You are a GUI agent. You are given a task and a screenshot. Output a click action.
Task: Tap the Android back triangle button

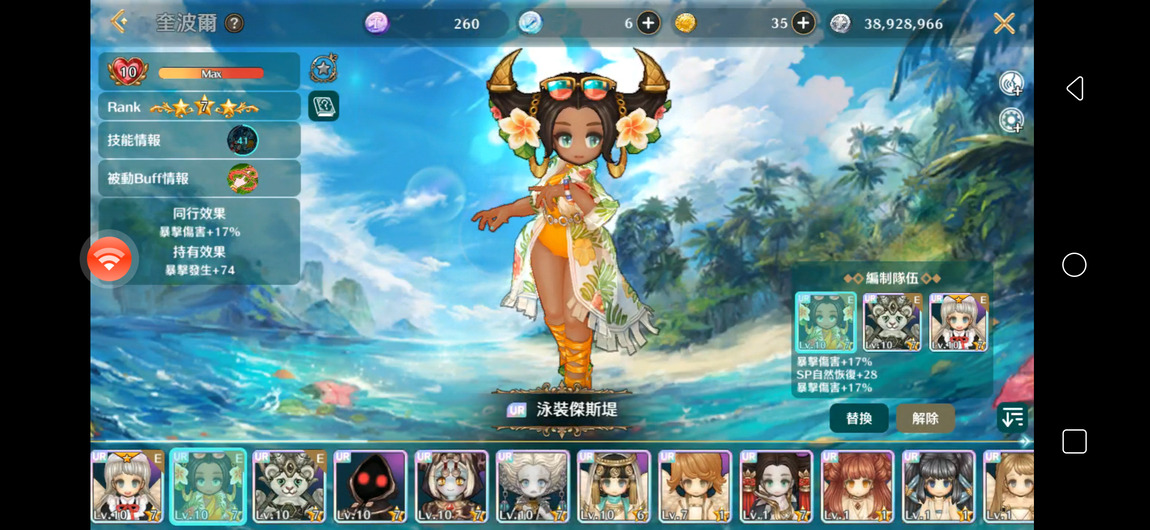tap(1075, 89)
